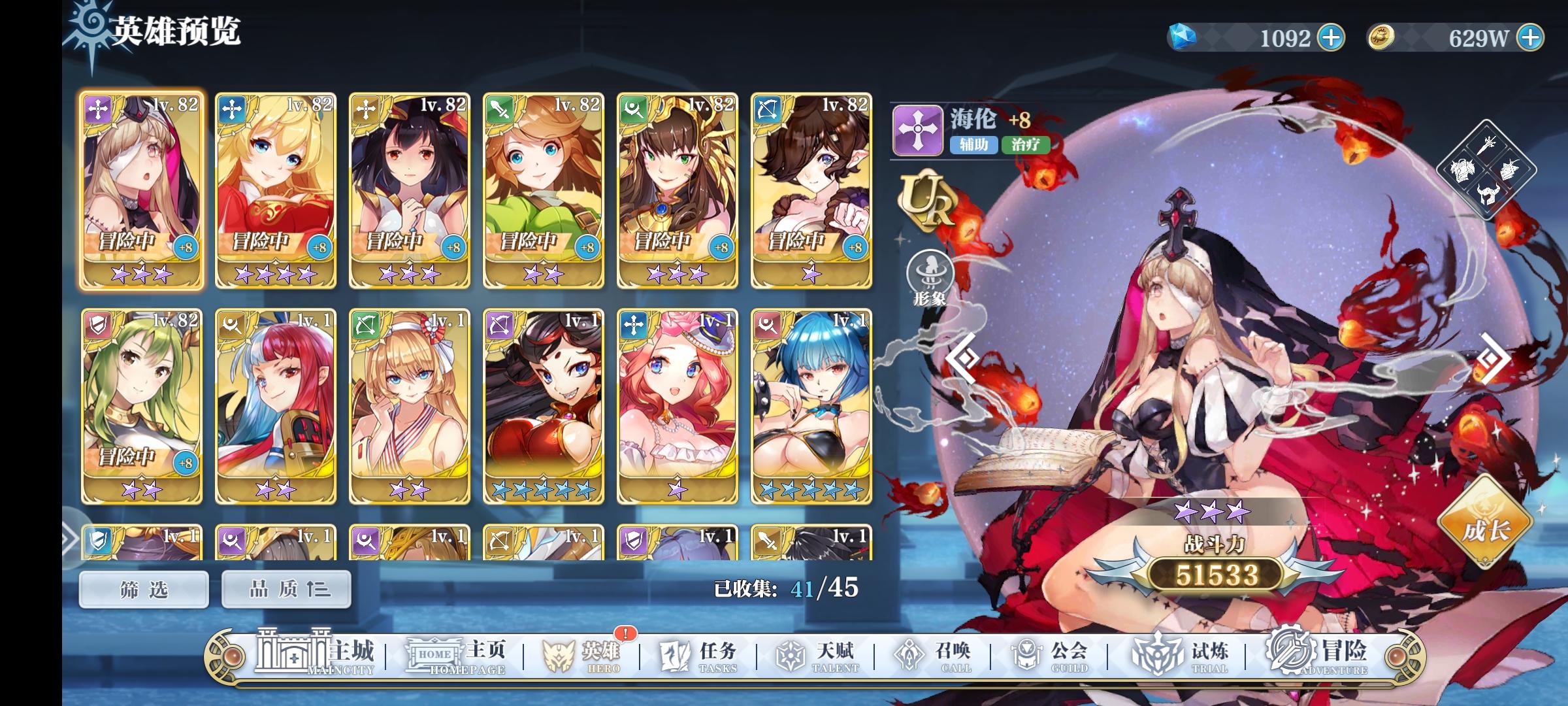The image size is (1568, 706).
Task: Click the helmet equipment slot
Action: coord(1488,195)
